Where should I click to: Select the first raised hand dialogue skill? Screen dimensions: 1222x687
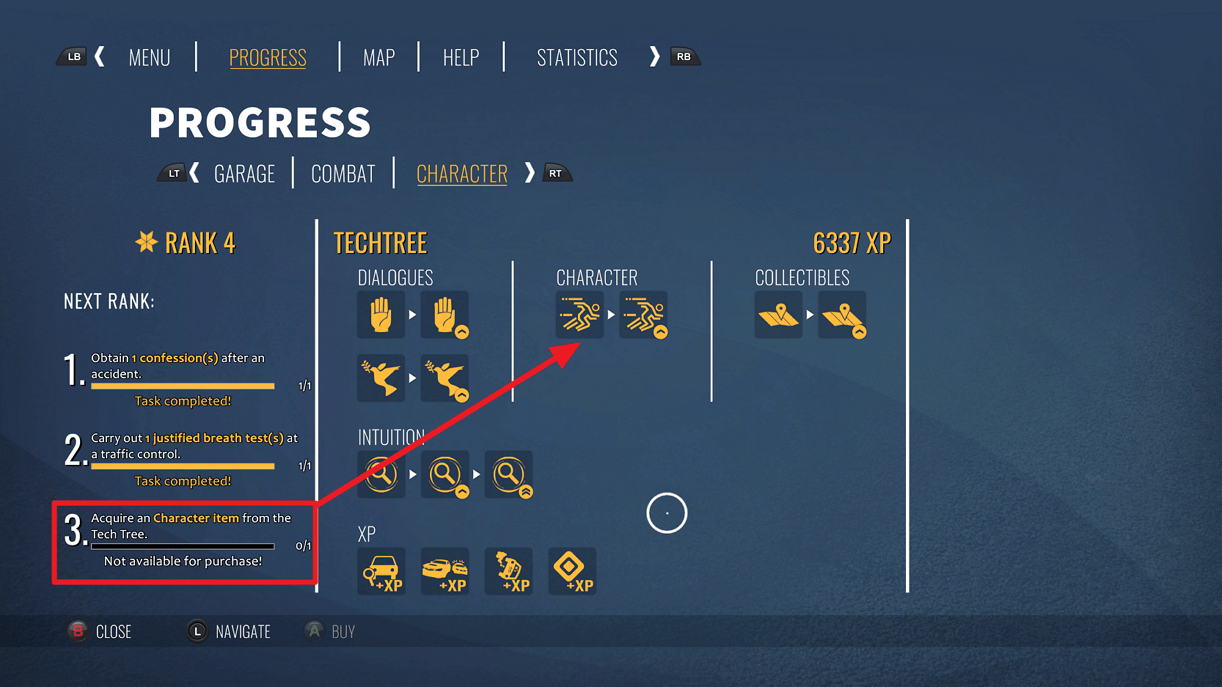point(381,315)
